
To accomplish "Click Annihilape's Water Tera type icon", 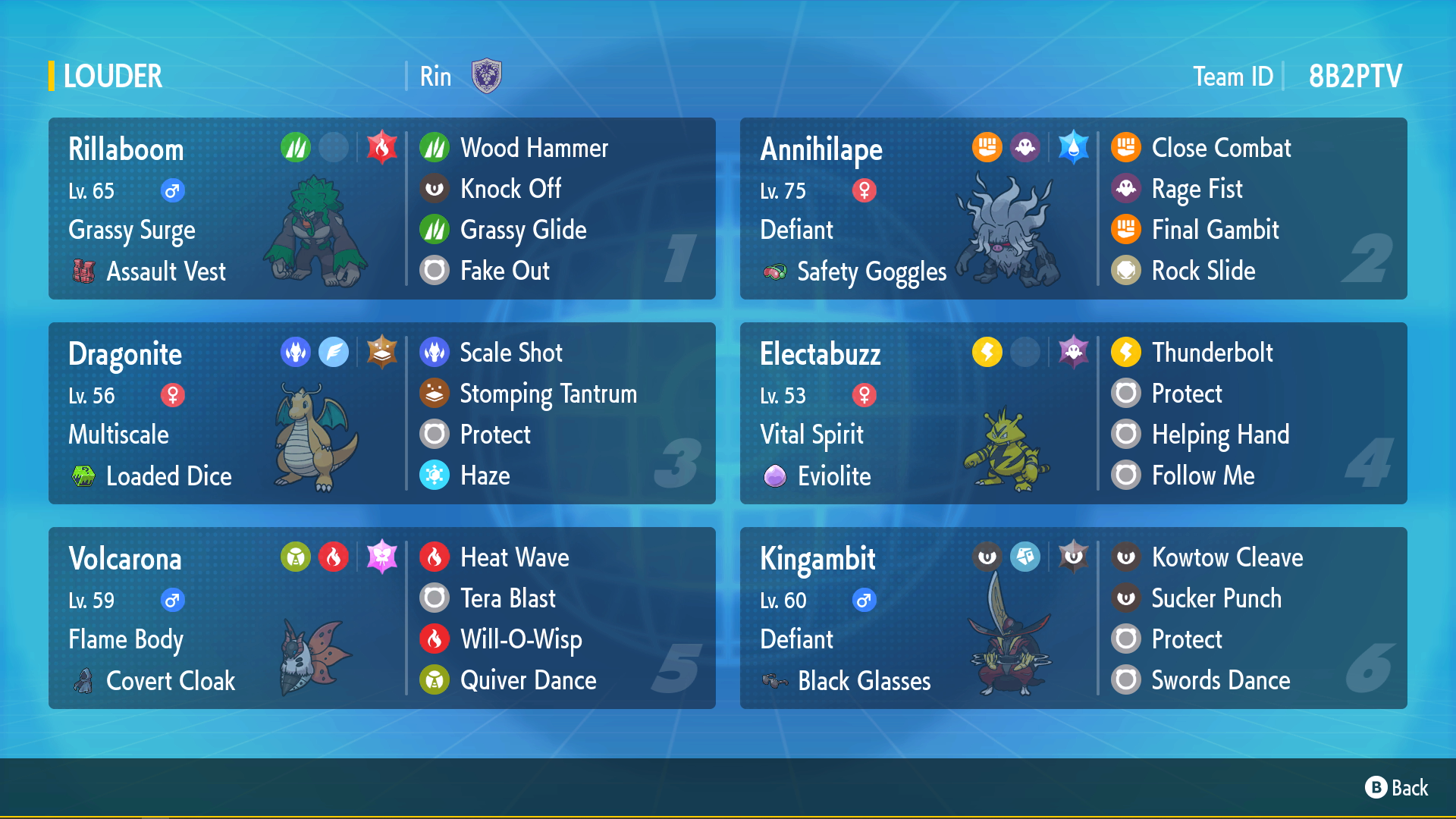I will click(1073, 147).
